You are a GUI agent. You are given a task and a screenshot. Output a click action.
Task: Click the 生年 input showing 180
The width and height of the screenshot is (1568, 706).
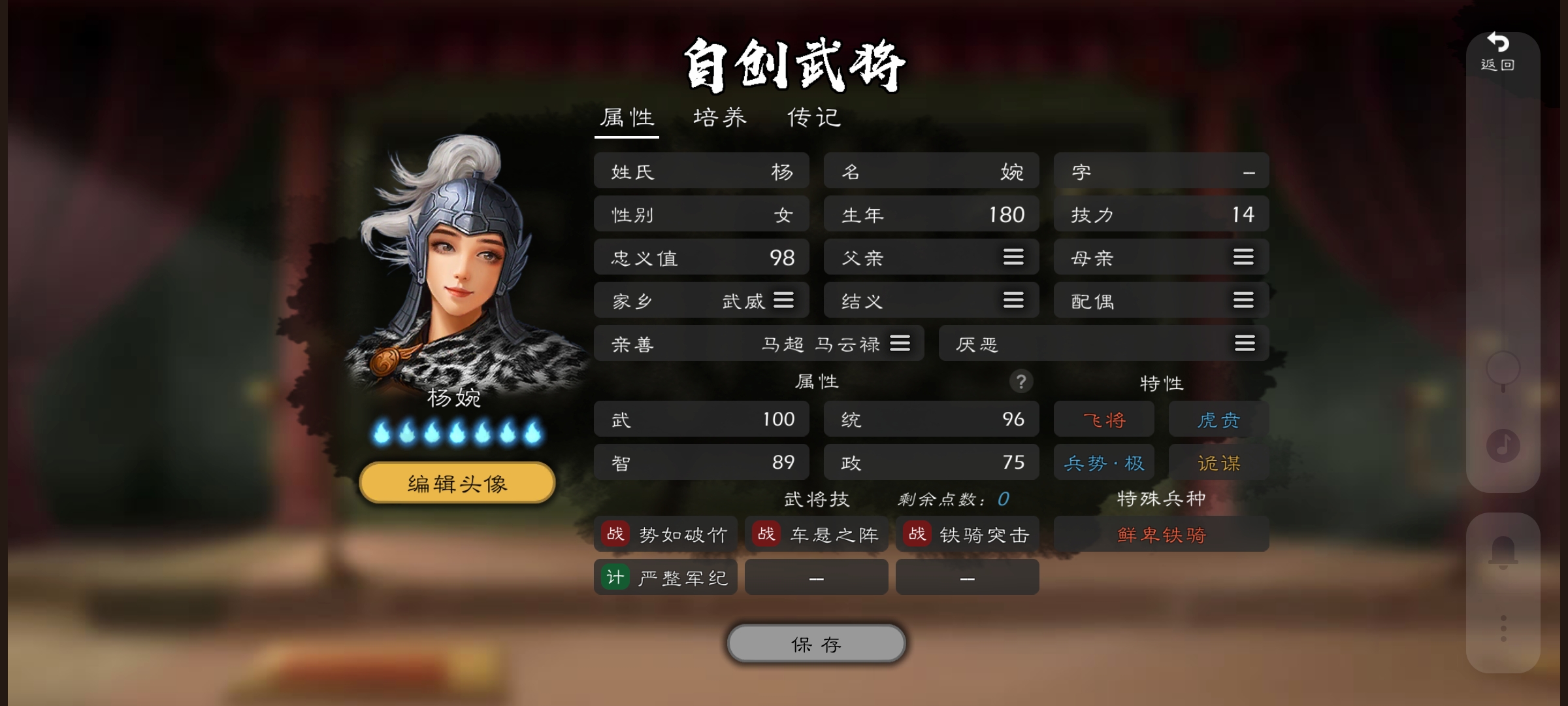pos(931,214)
